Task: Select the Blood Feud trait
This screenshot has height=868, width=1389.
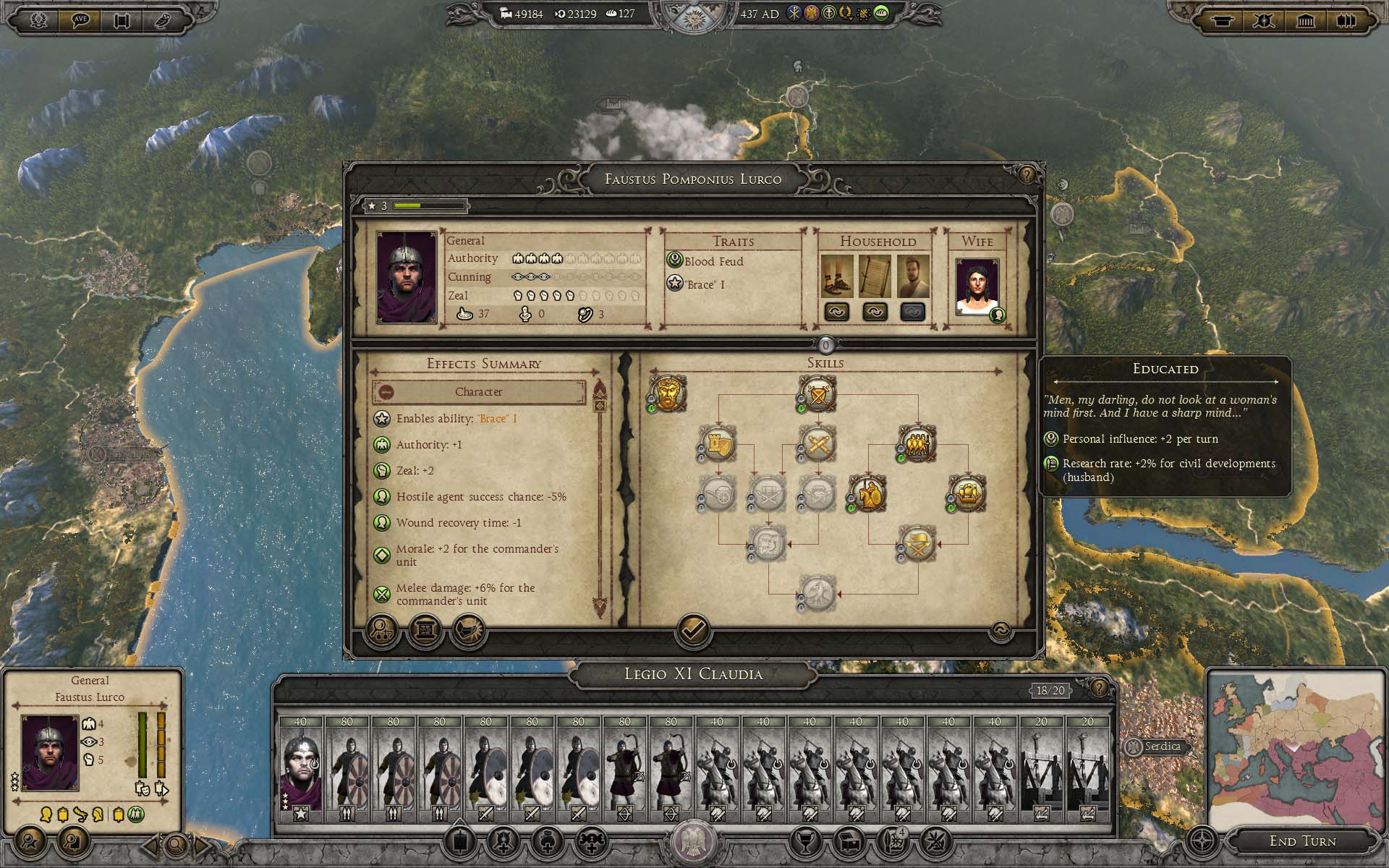Action: pyautogui.click(x=713, y=261)
